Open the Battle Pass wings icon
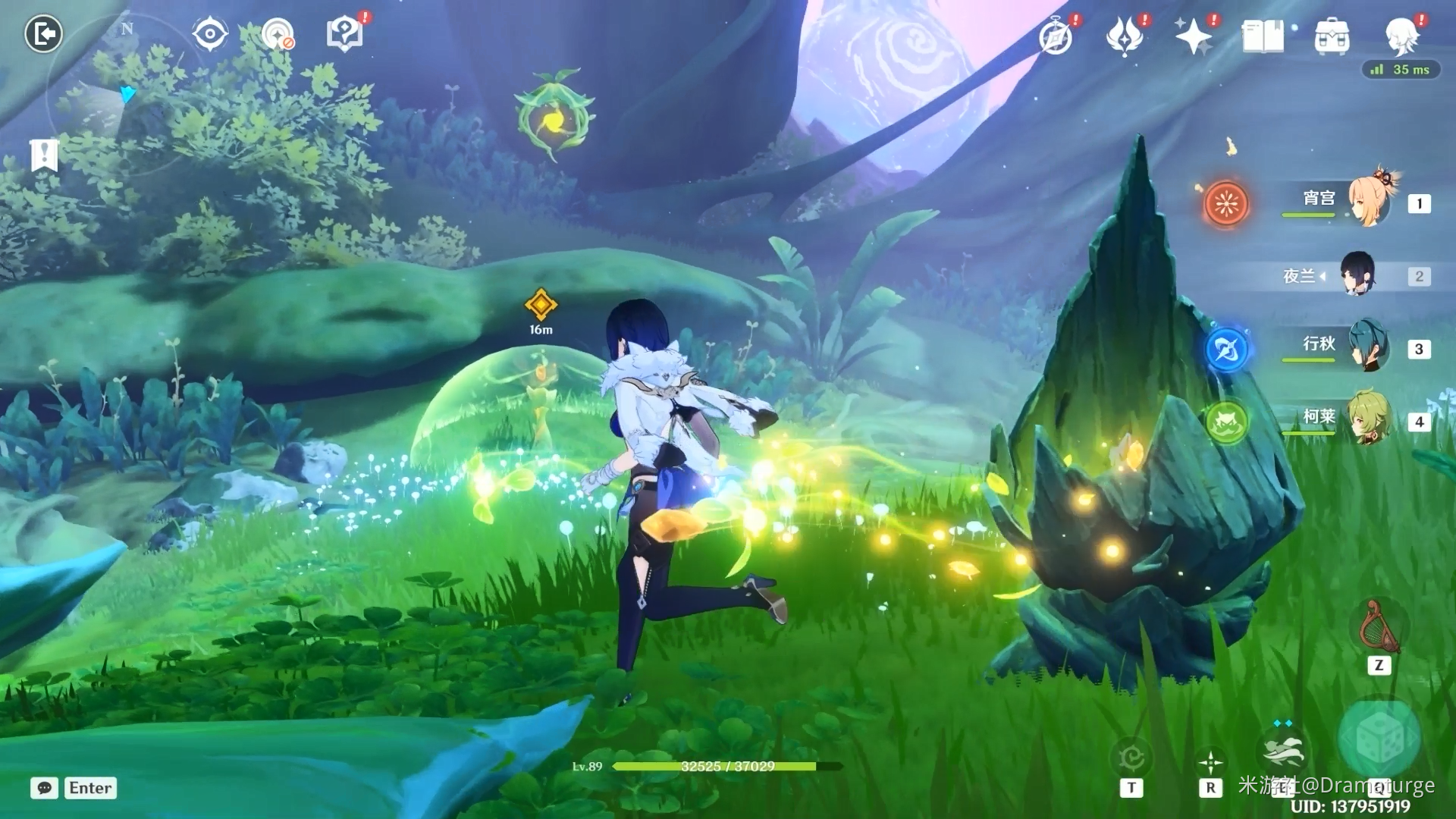Viewport: 1456px width, 819px height. point(1124,36)
